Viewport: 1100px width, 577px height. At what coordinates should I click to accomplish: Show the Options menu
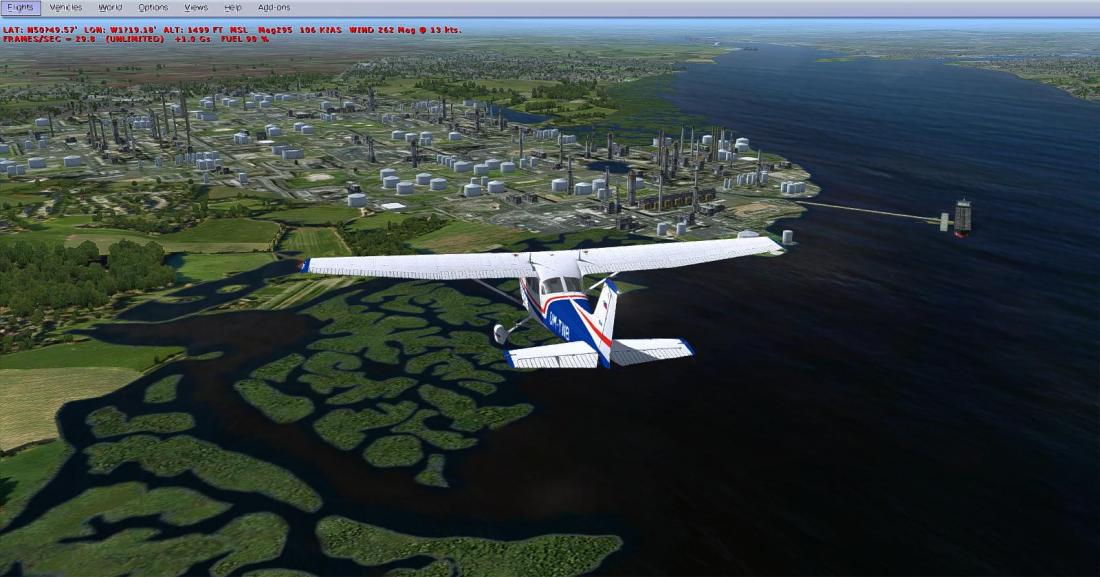point(153,7)
